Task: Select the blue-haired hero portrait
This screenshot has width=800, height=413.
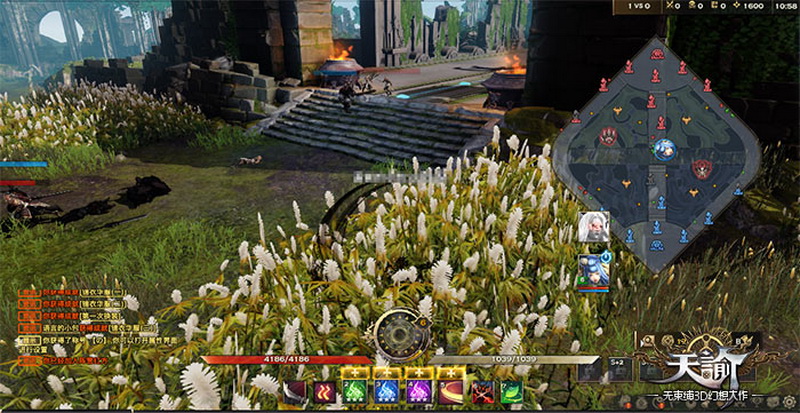Action: 591,271
